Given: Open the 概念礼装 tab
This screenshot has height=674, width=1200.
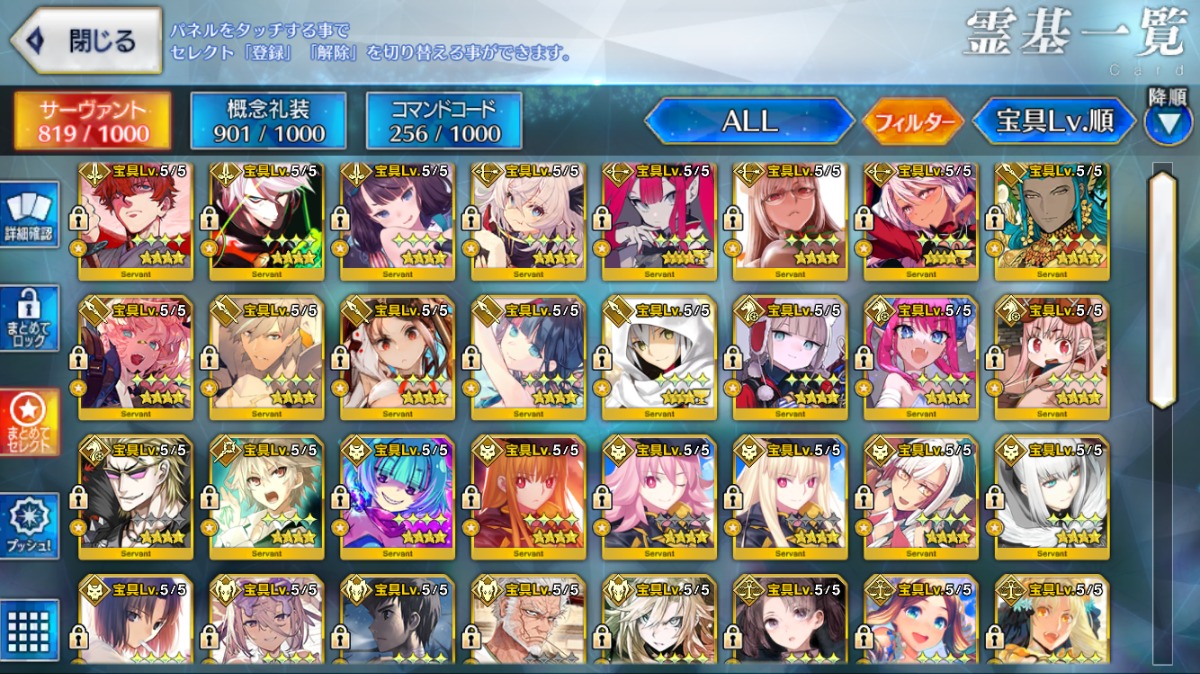Looking at the screenshot, I should point(268,121).
